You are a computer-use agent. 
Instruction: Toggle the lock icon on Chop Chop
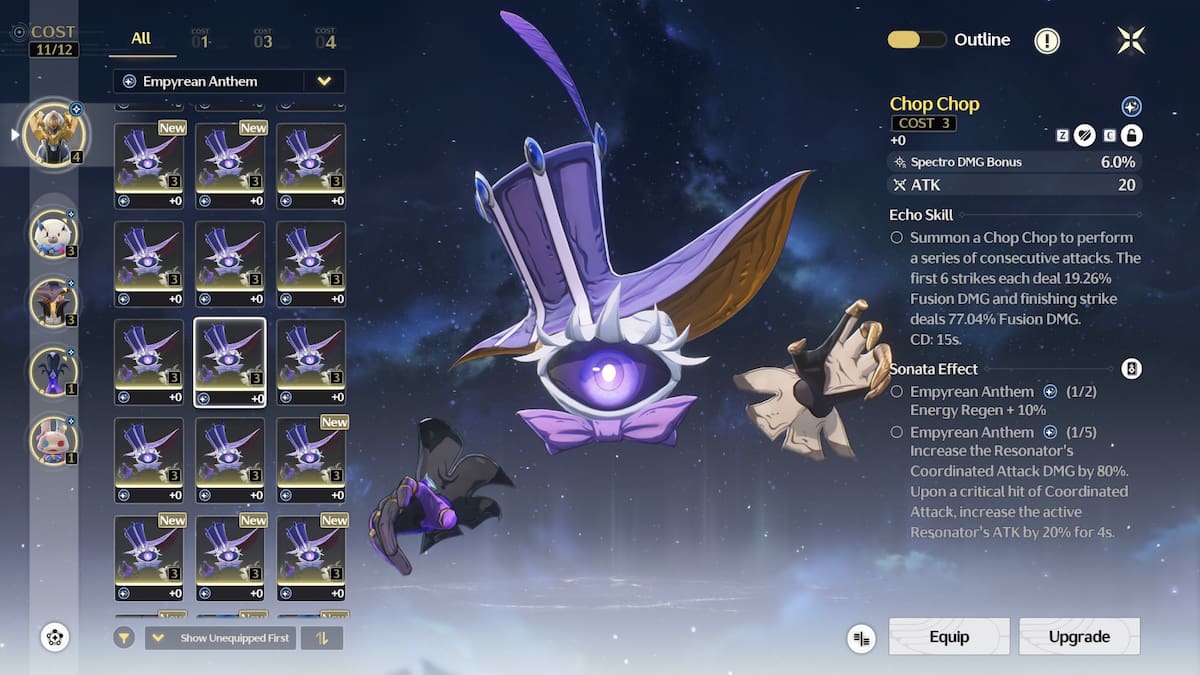pos(1131,135)
